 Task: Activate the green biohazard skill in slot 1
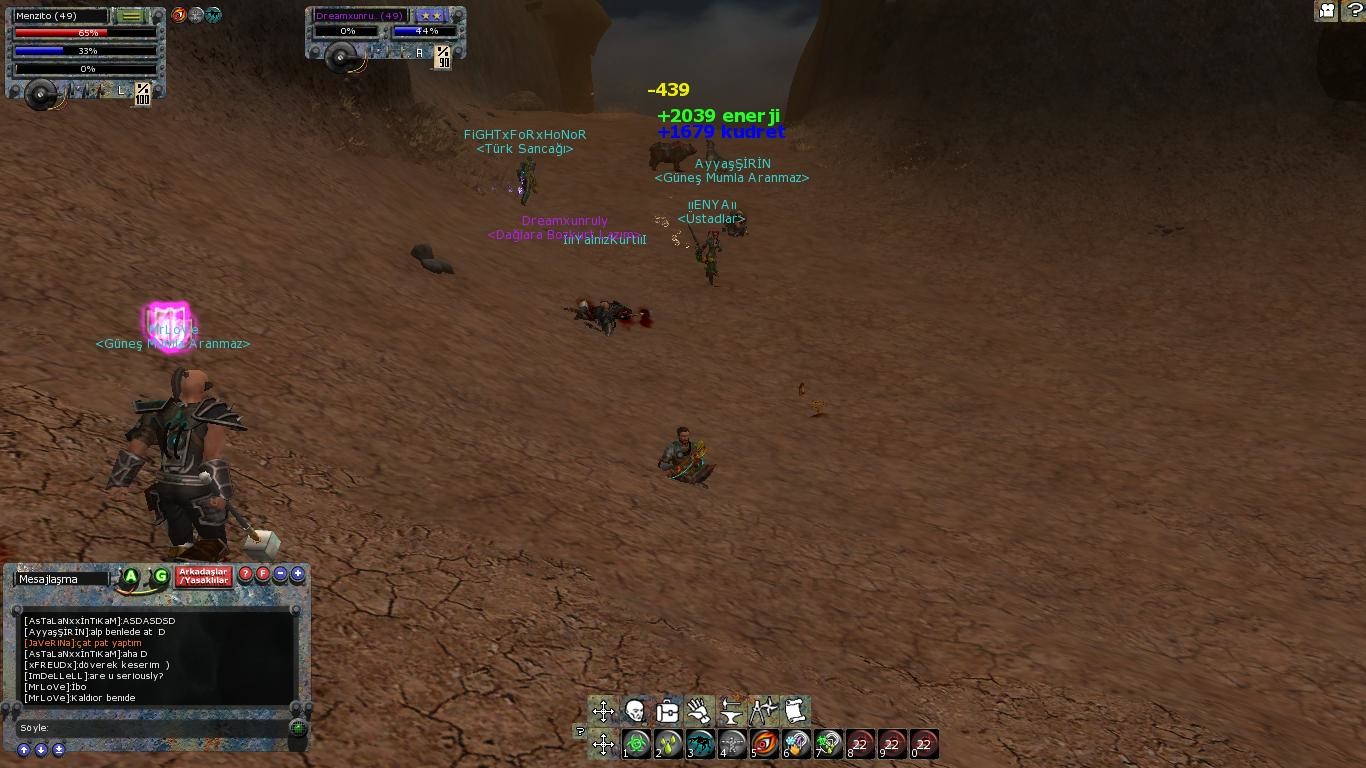(636, 744)
